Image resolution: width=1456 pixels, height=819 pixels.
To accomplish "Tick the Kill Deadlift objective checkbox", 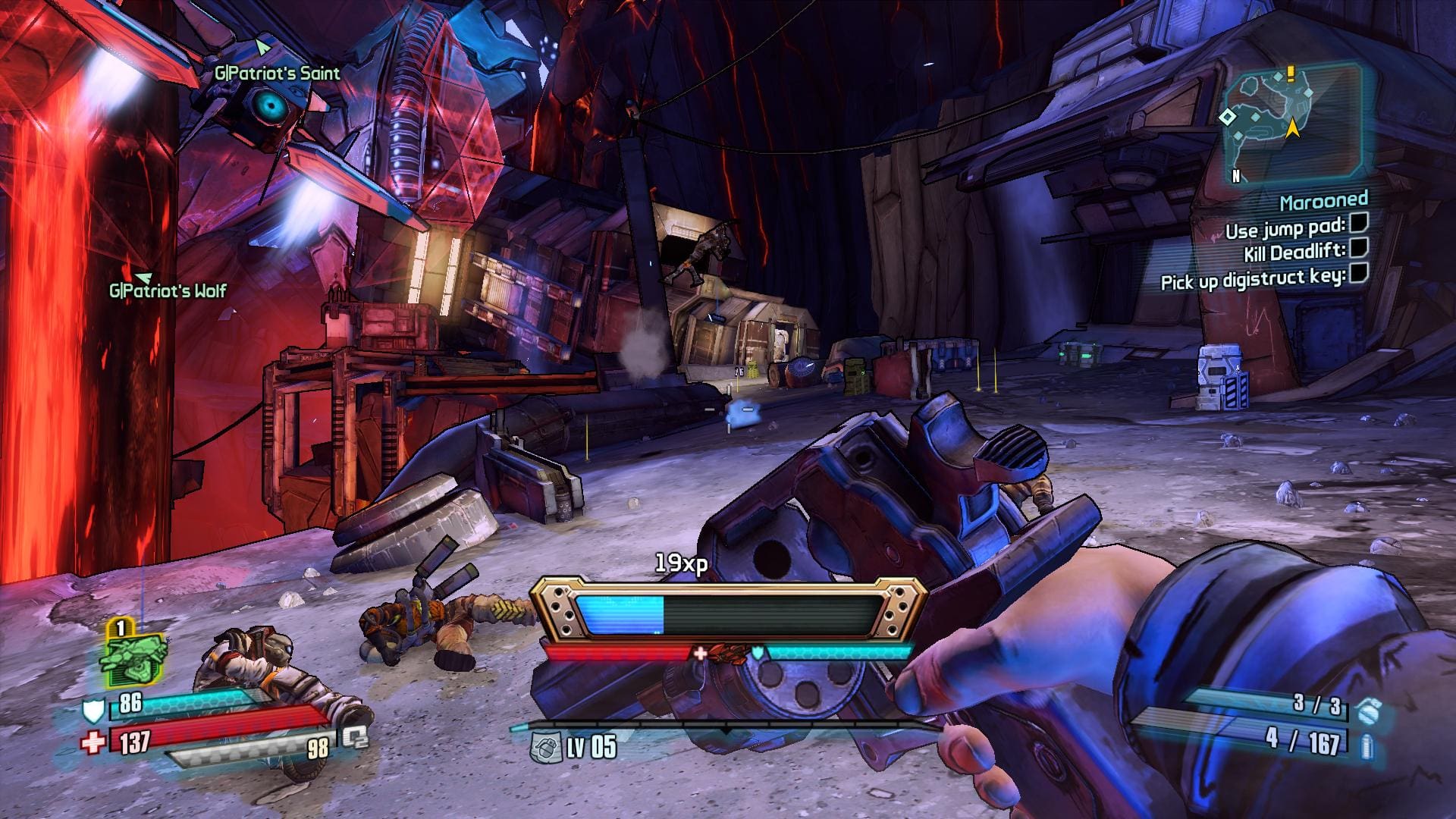I will pyautogui.click(x=1359, y=247).
